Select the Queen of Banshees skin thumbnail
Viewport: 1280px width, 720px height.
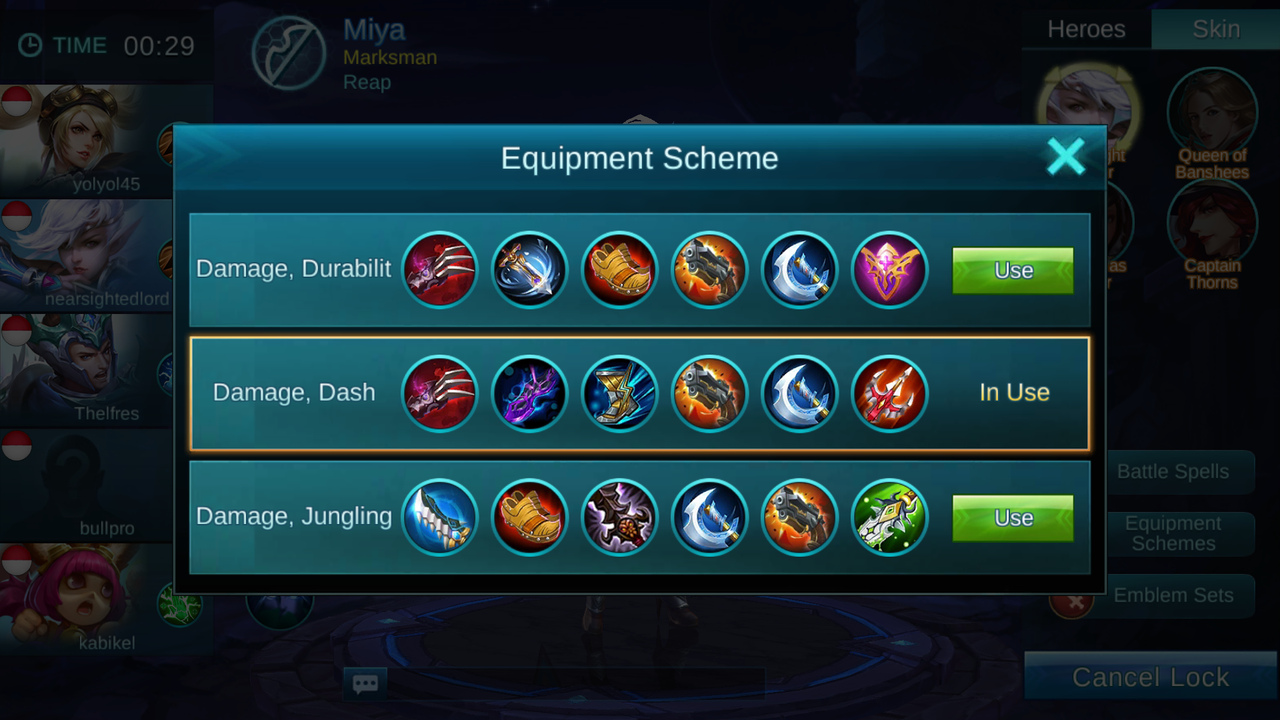pos(1212,112)
